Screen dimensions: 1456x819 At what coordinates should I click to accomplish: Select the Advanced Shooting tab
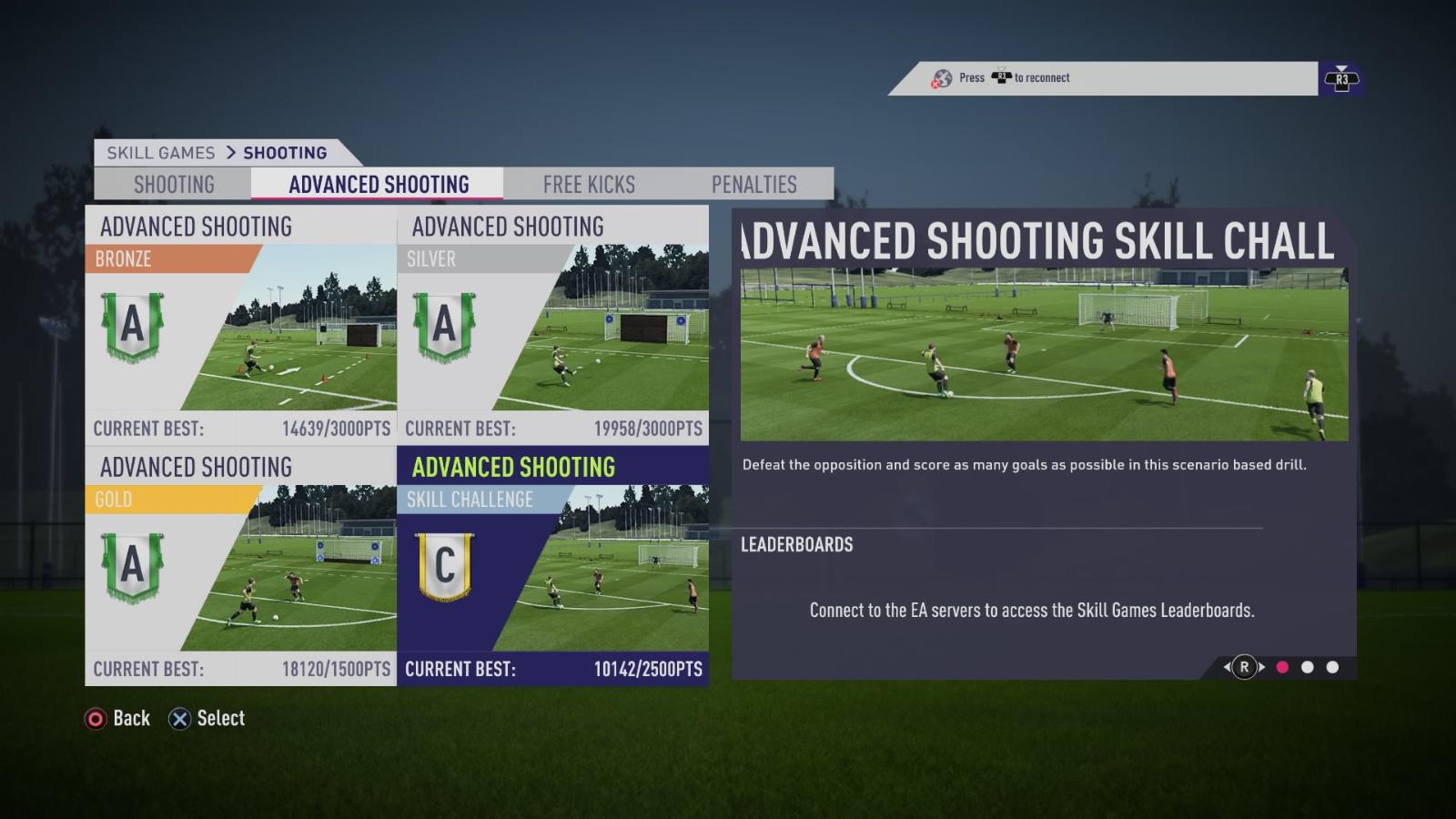pos(379,185)
